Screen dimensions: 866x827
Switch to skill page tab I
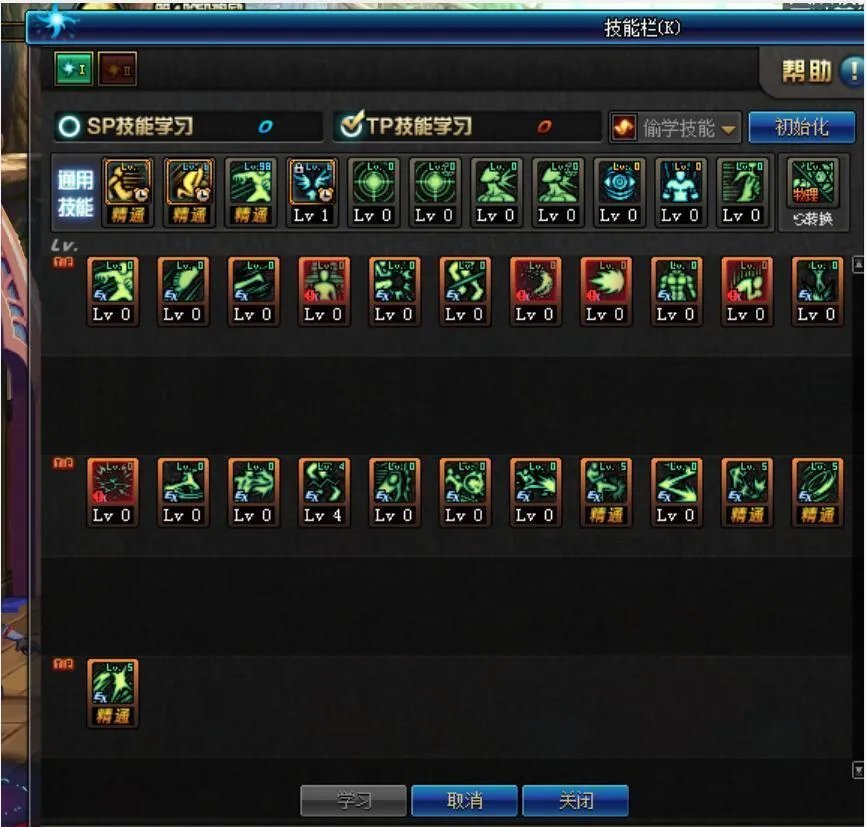click(74, 69)
